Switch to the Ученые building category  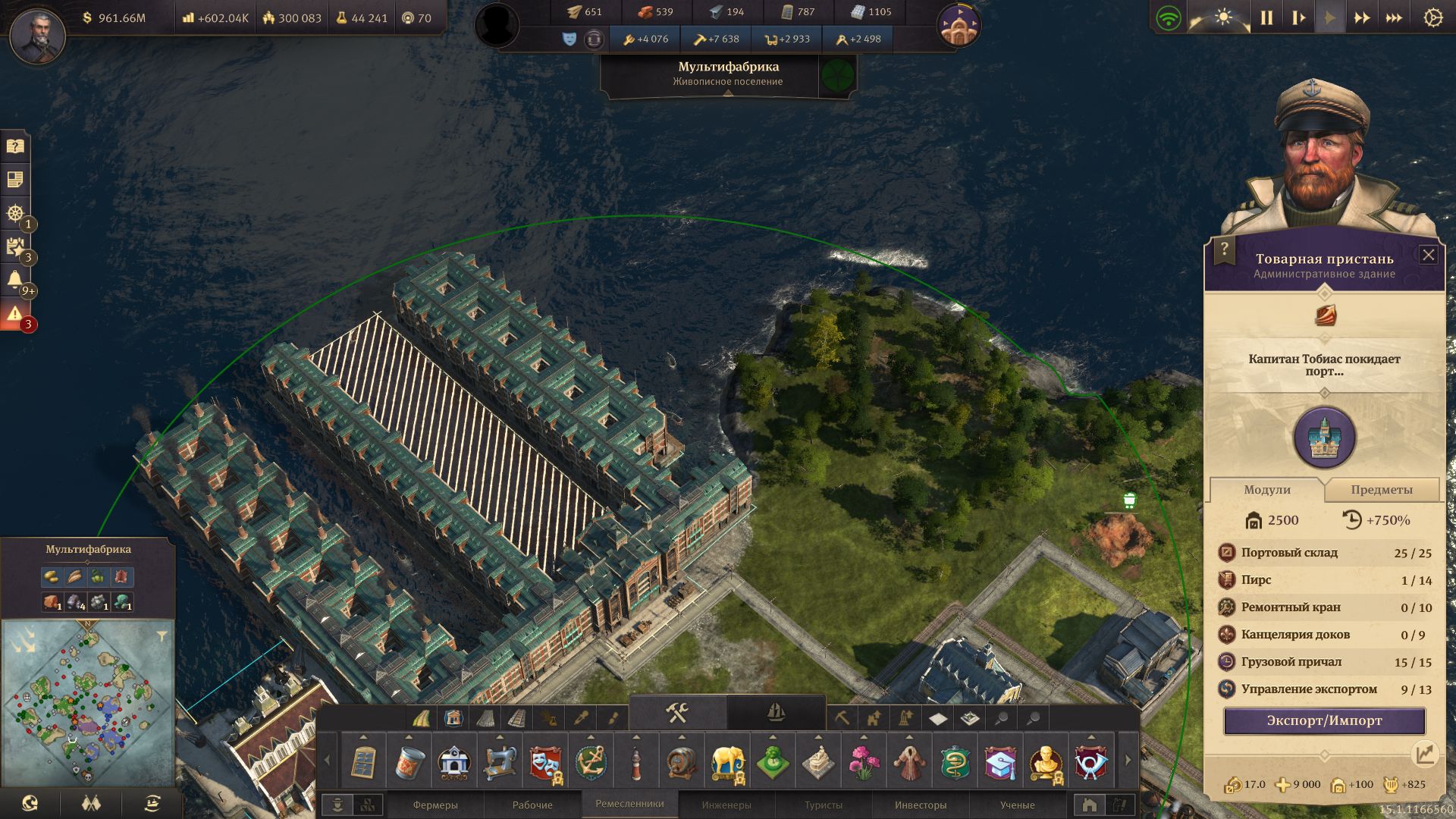coord(1017,805)
